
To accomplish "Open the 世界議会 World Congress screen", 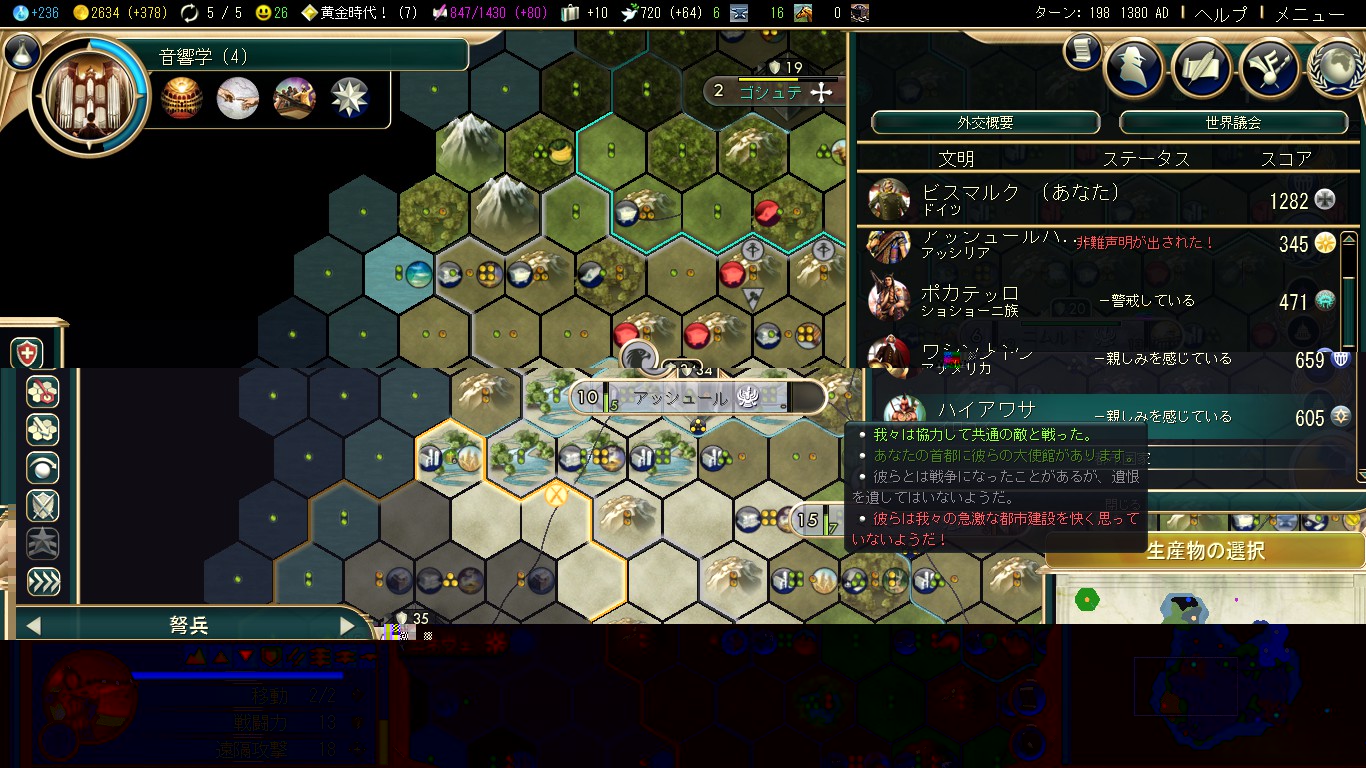I will 1232,123.
